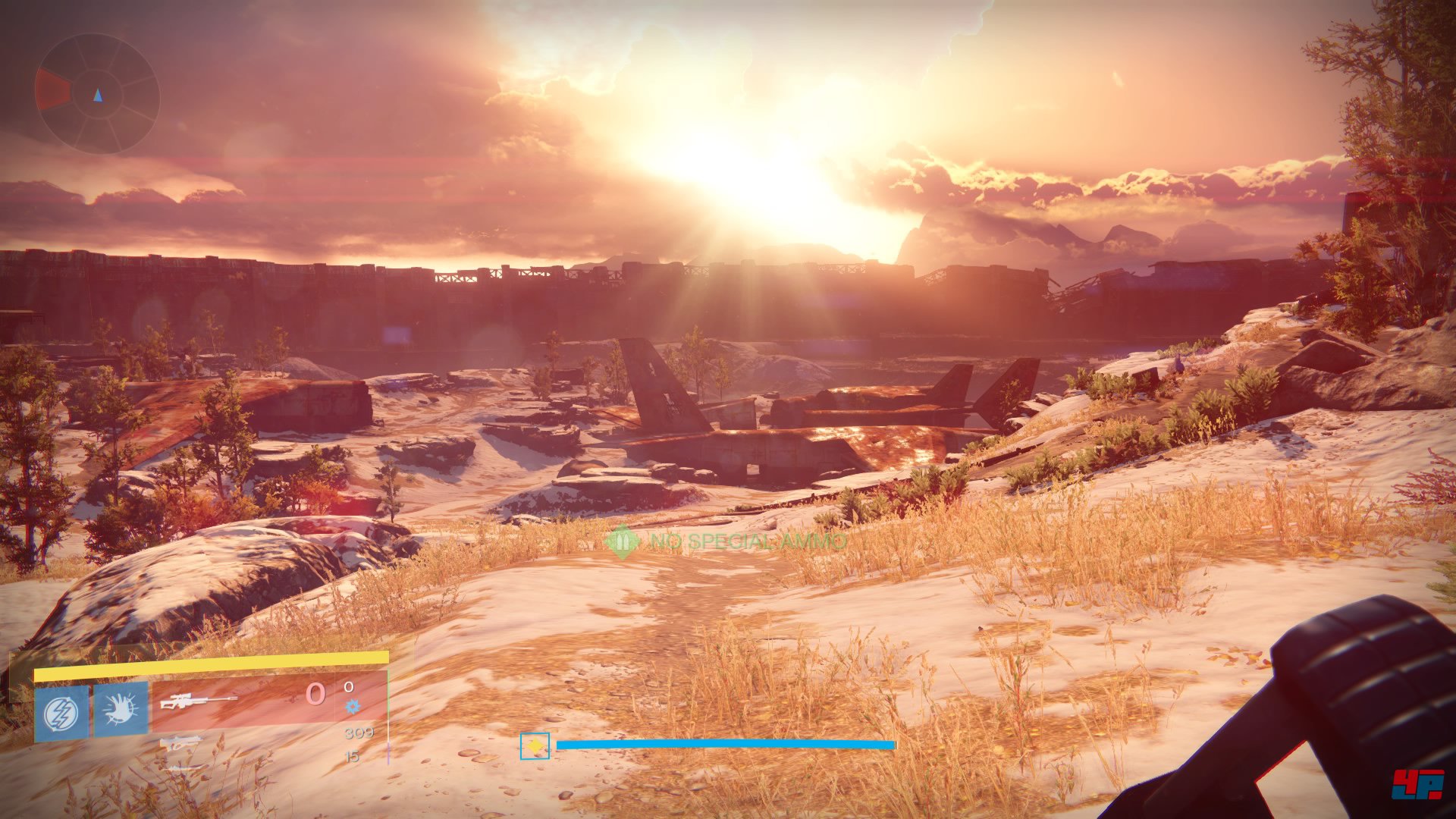Switch to the primary rifle weapon icon
Image resolution: width=1456 pixels, height=819 pixels.
[180, 742]
